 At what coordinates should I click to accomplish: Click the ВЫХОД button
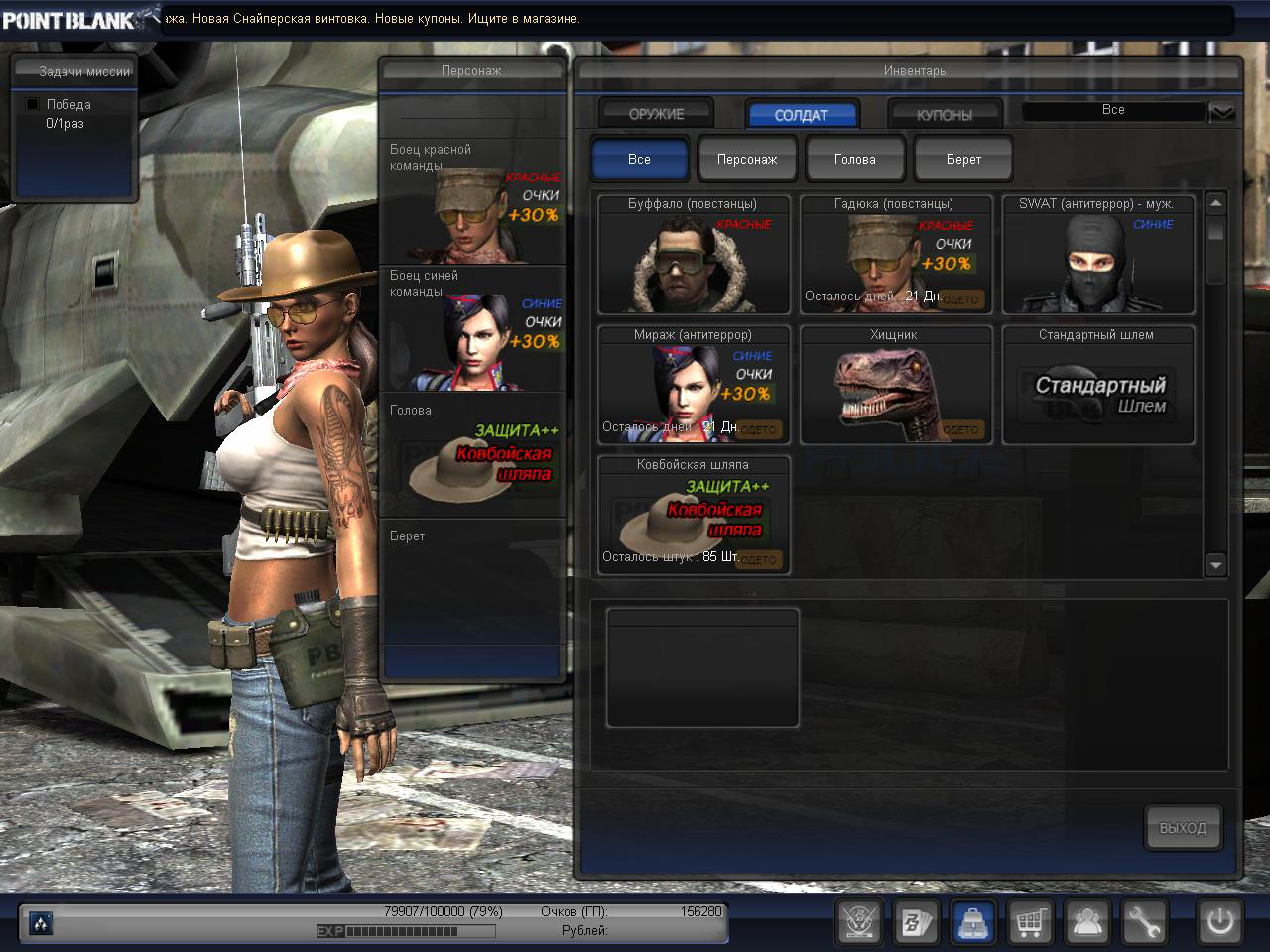1183,827
